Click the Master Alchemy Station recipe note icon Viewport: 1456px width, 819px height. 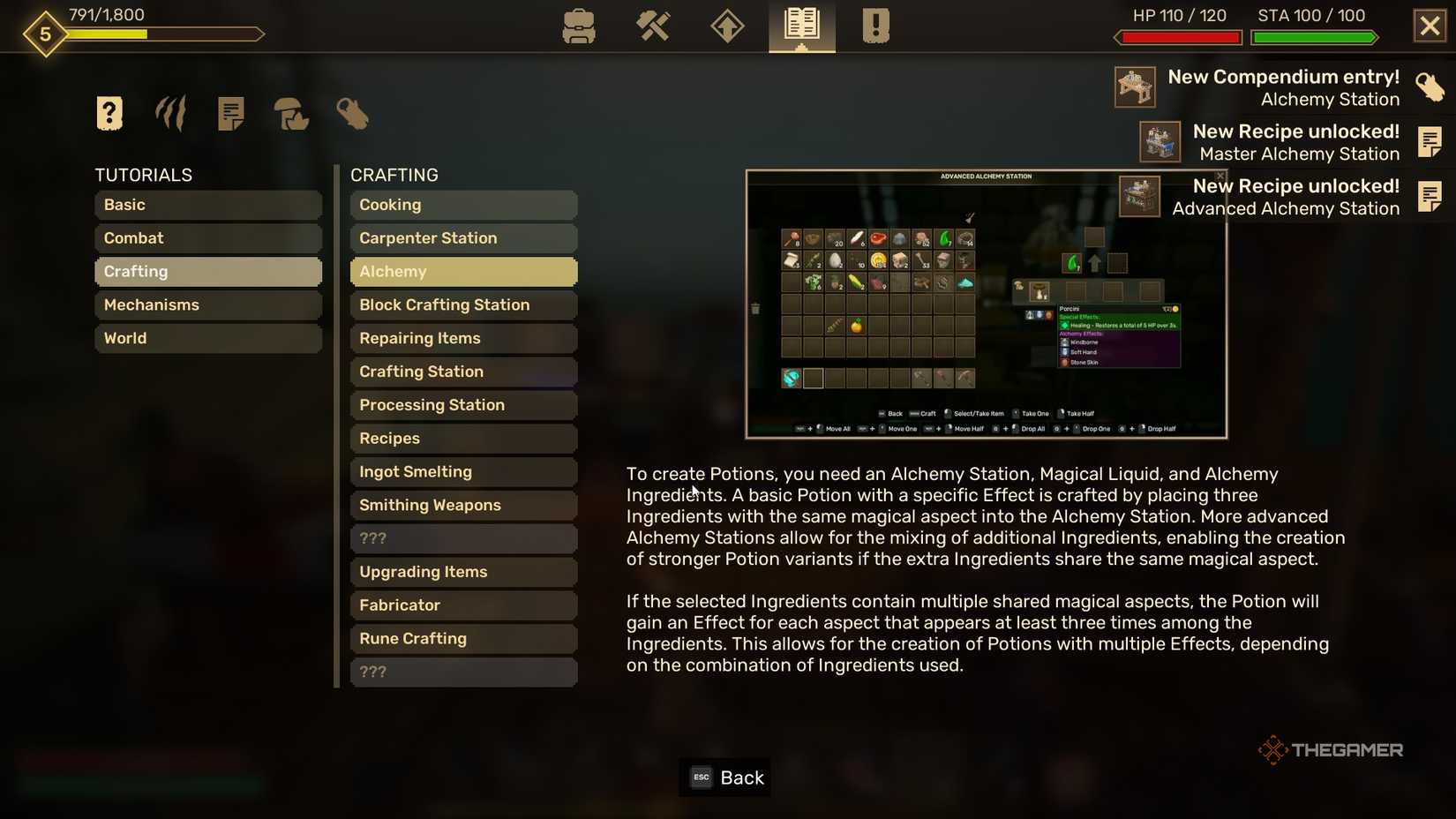point(1160,142)
